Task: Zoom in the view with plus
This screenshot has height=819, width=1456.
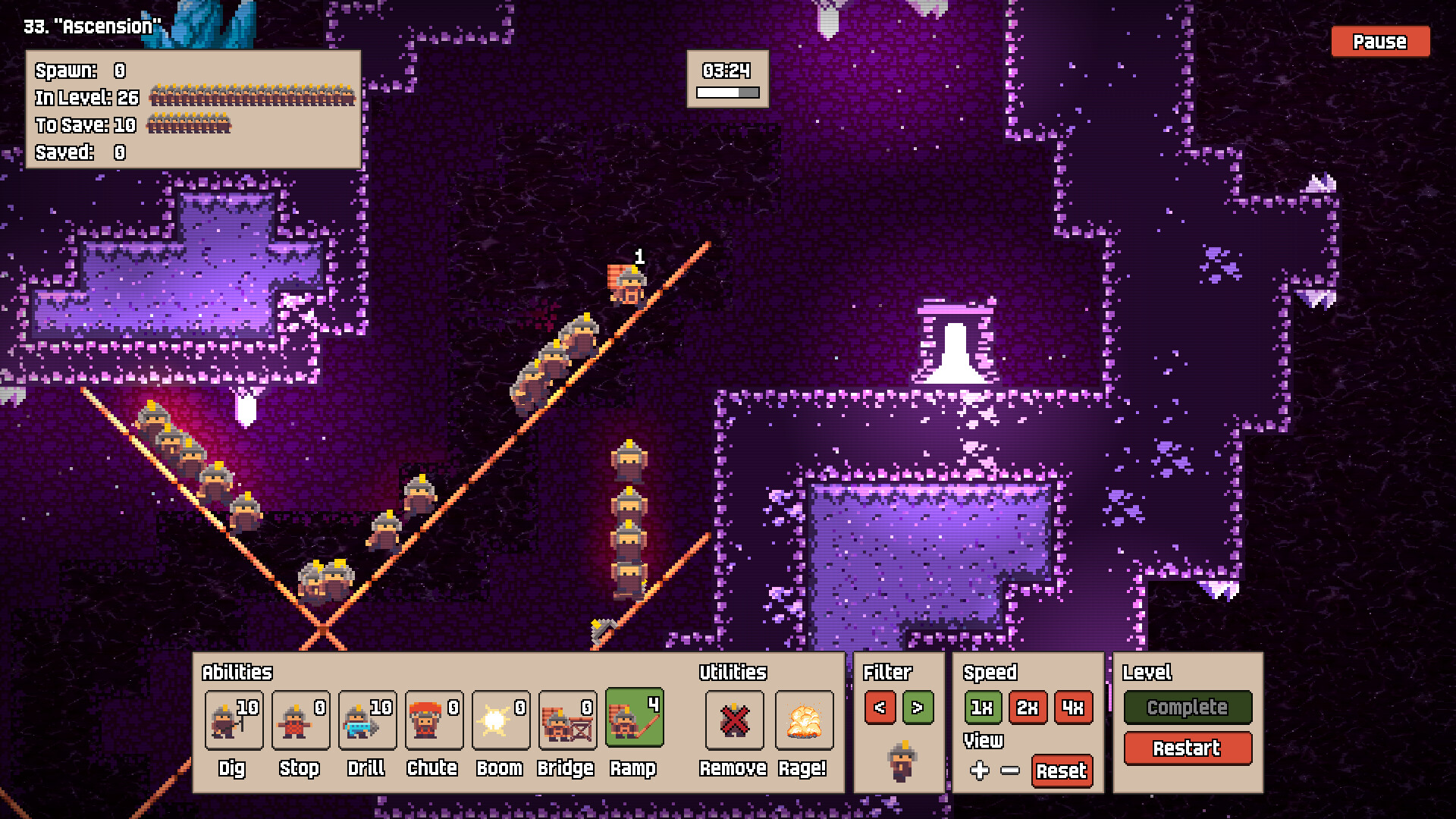Action: [x=979, y=770]
